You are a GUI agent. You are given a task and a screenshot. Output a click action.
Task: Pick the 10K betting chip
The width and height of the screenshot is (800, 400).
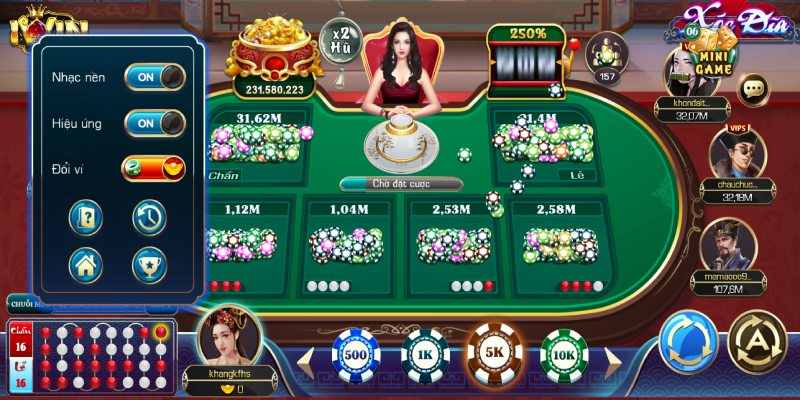[x=564, y=355]
